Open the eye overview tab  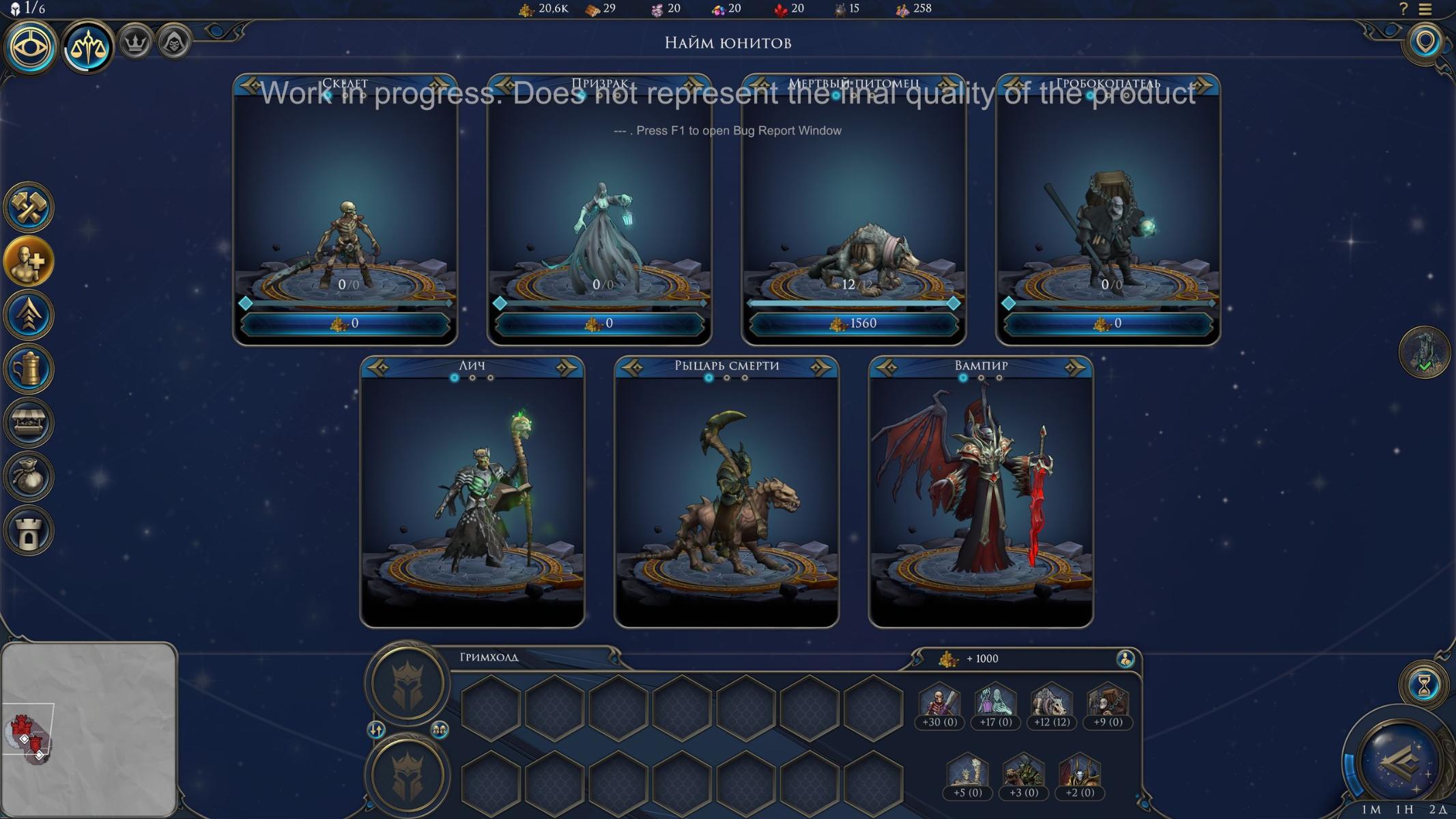click(x=30, y=46)
